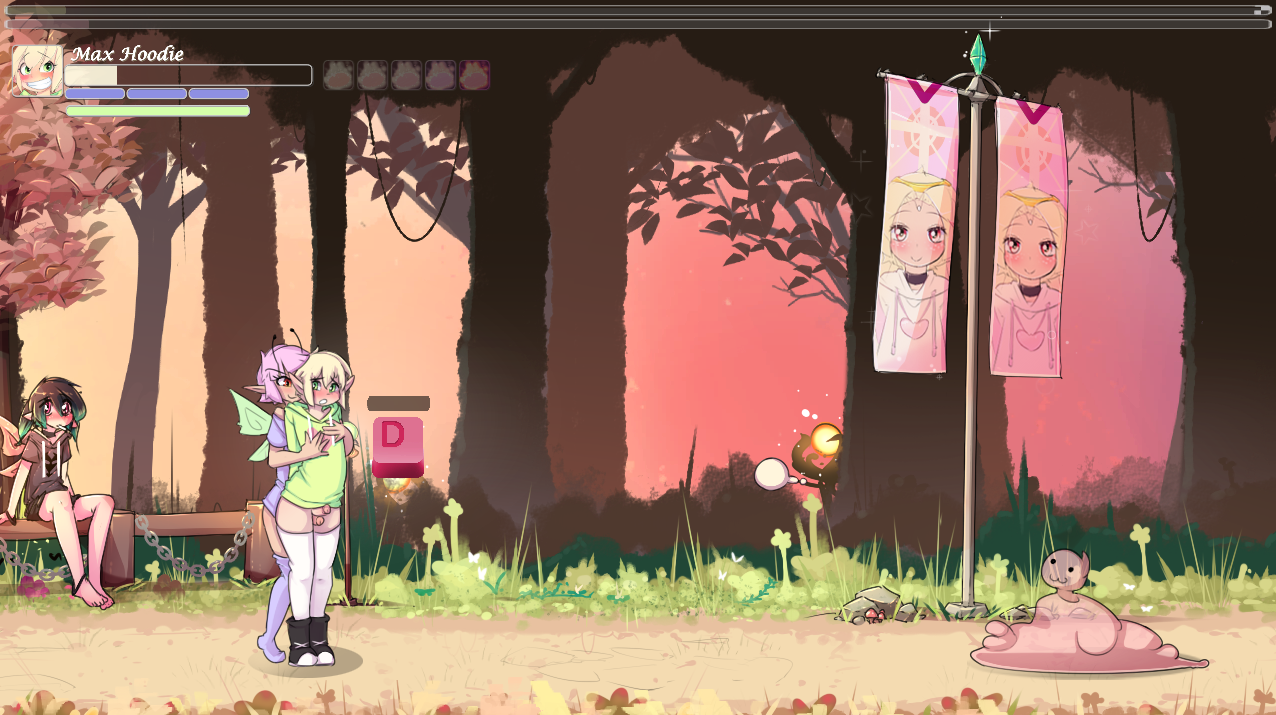The image size is (1276, 715).
Task: Select the pink-tinted status icon
Action: (x=474, y=75)
